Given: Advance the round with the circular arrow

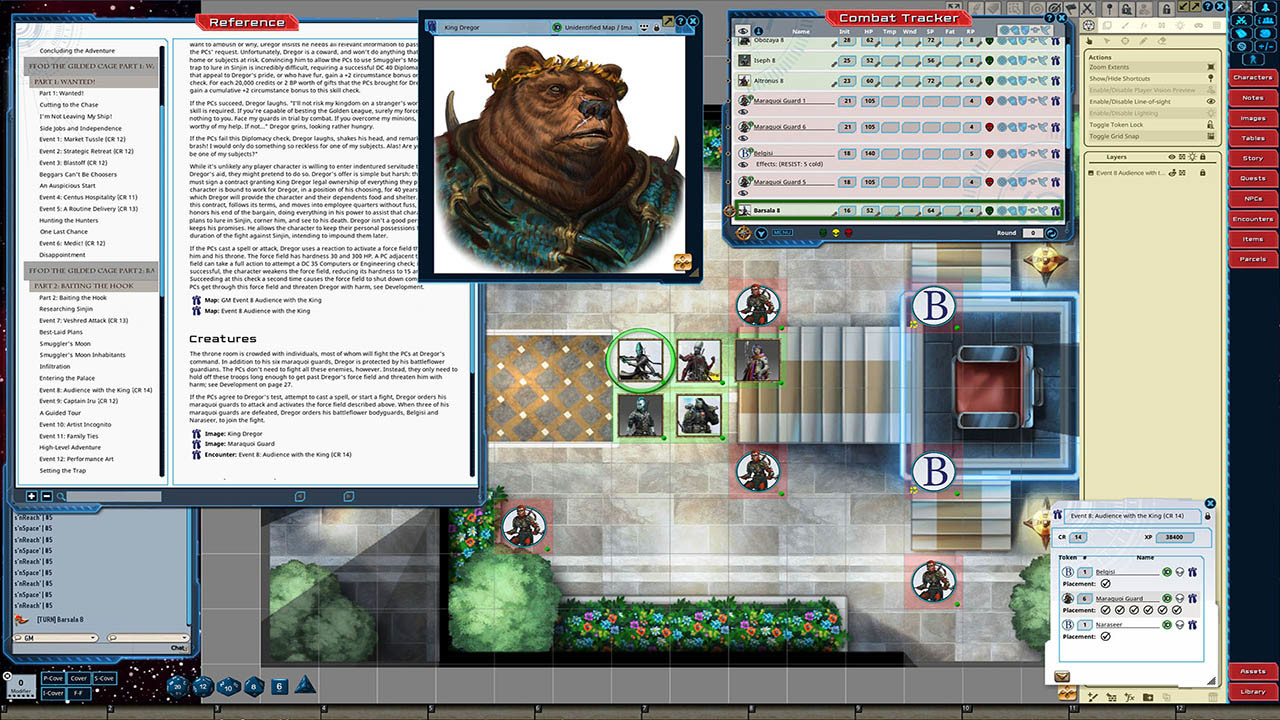Looking at the screenshot, I should (x=1051, y=232).
